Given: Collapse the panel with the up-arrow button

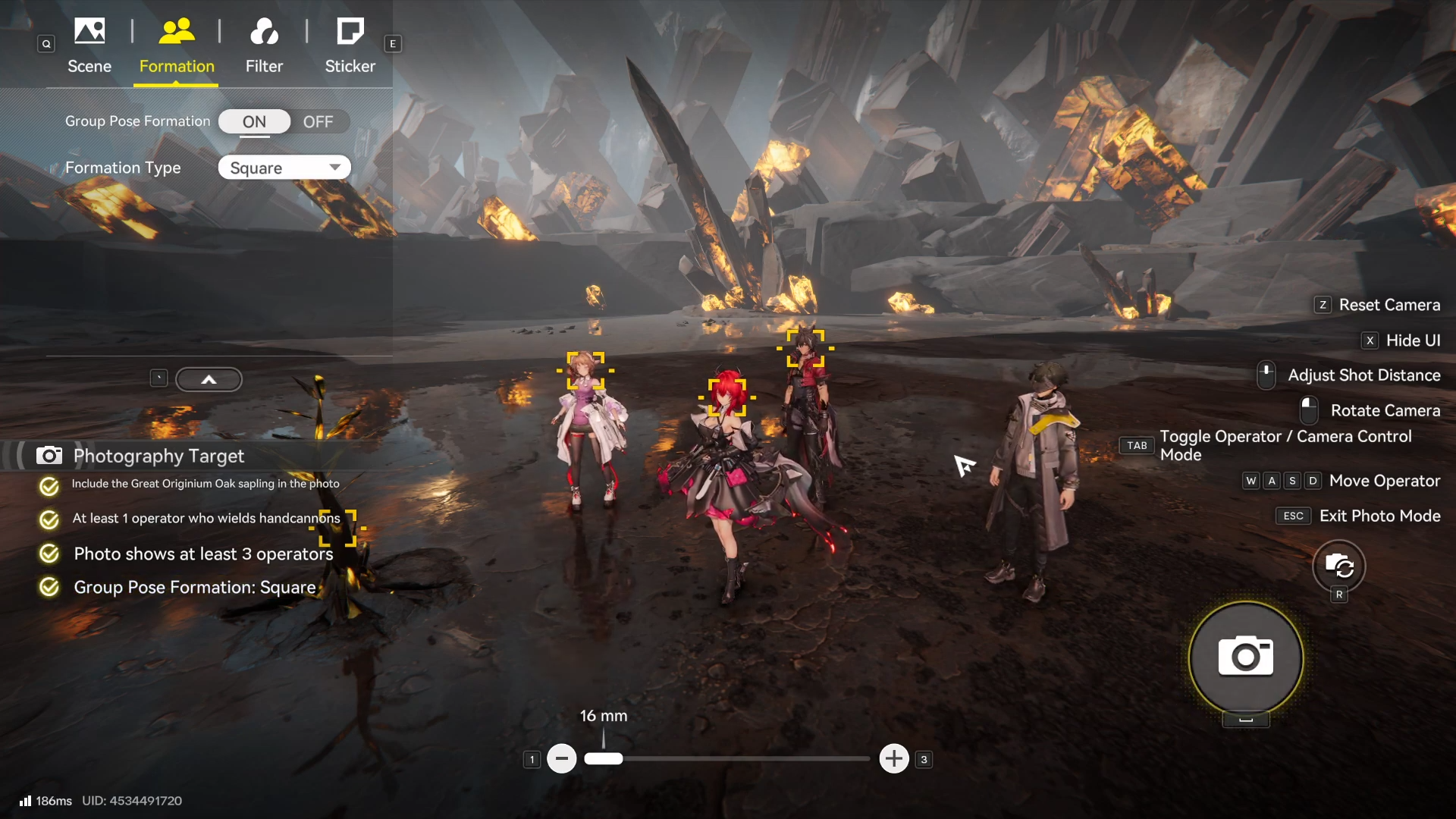Looking at the screenshot, I should (209, 379).
